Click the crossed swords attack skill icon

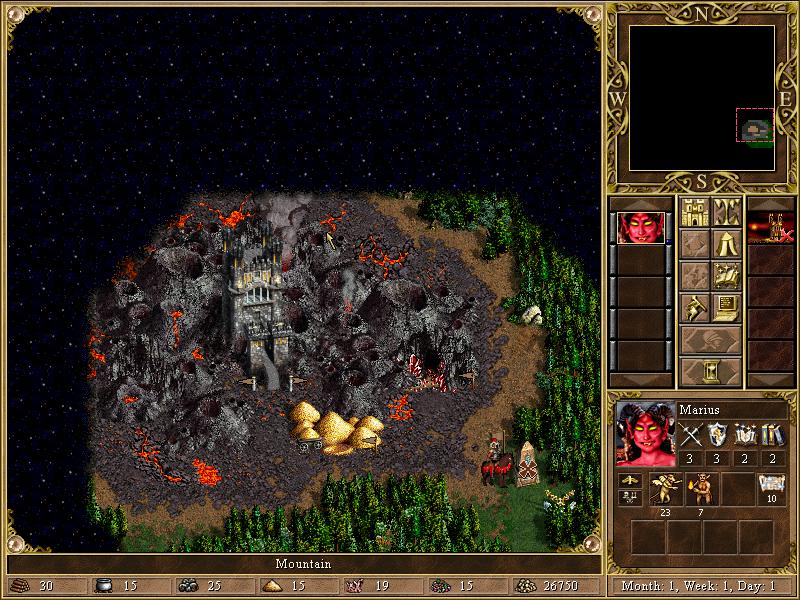[x=692, y=435]
